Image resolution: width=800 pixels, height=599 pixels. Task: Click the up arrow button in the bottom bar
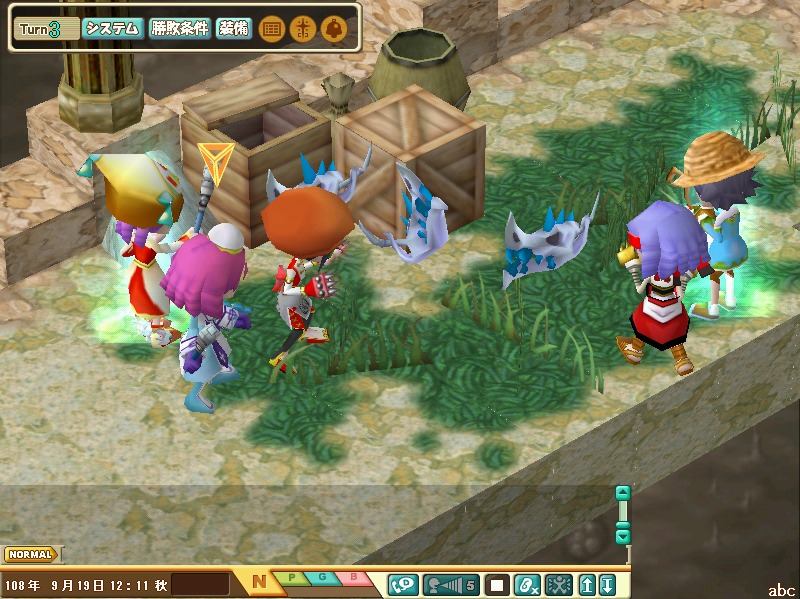(x=588, y=584)
